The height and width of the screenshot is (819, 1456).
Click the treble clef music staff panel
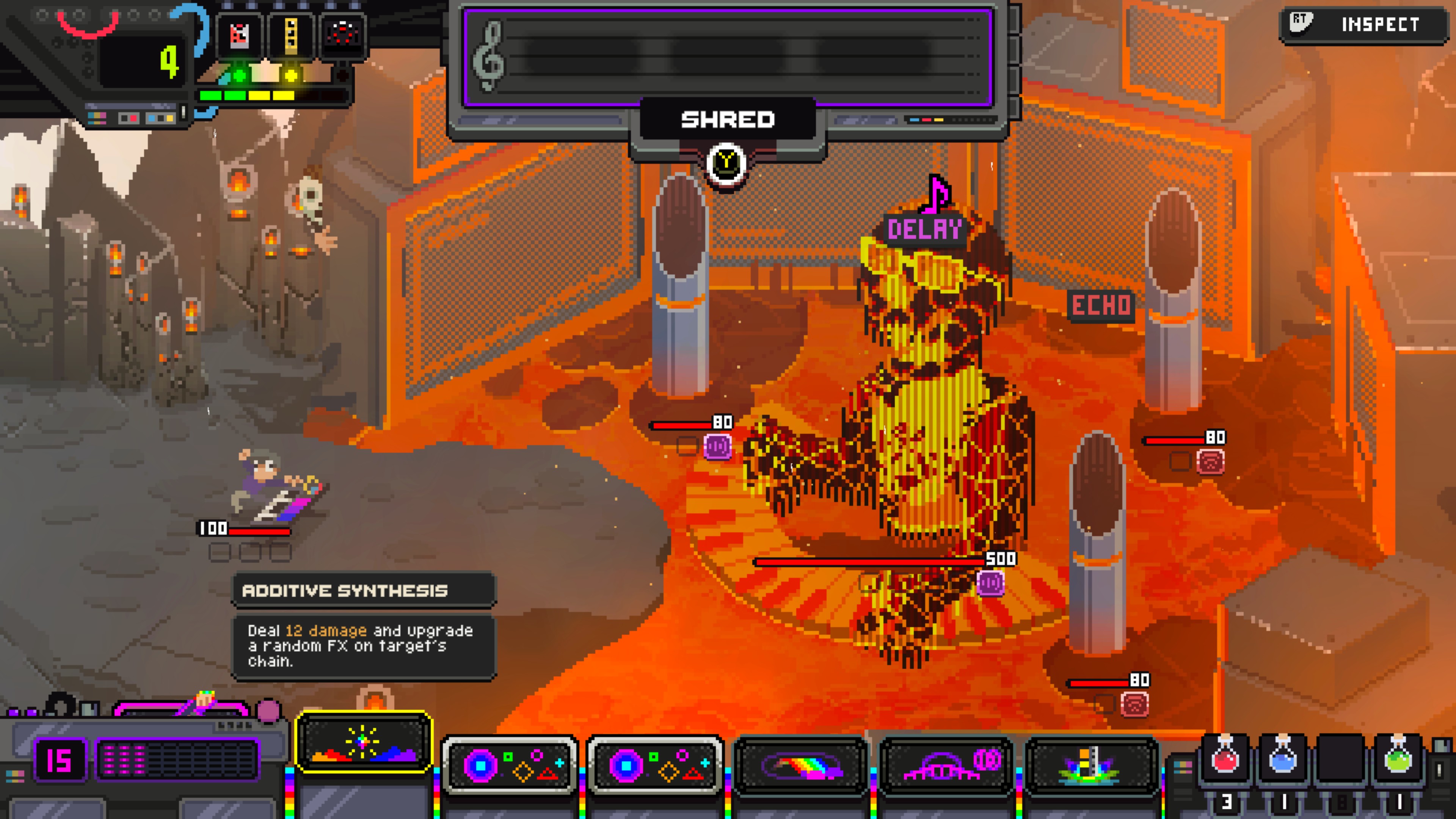[728, 57]
